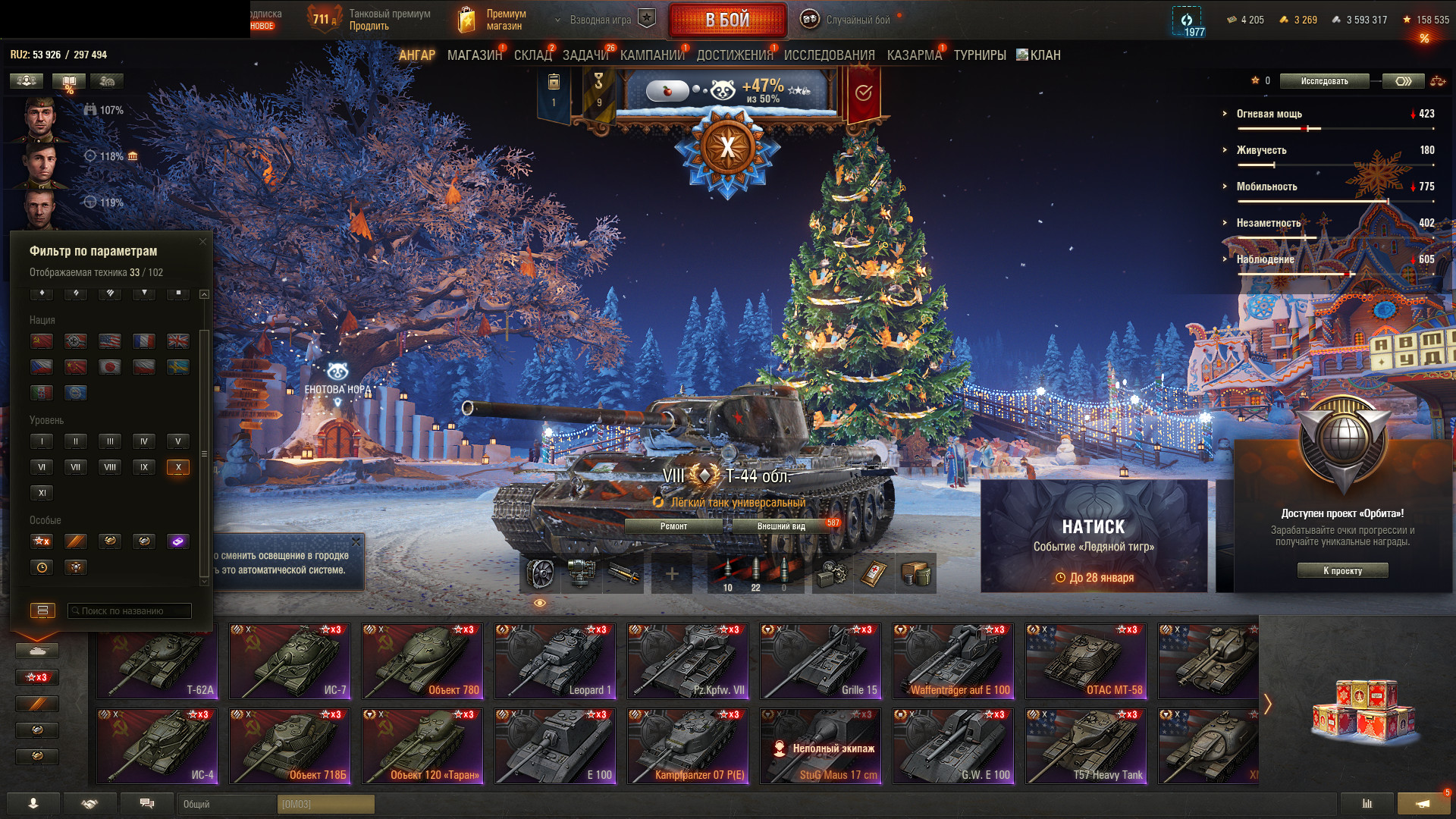Open Внешний вид customization
This screenshot has height=819, width=1456.
[x=780, y=526]
